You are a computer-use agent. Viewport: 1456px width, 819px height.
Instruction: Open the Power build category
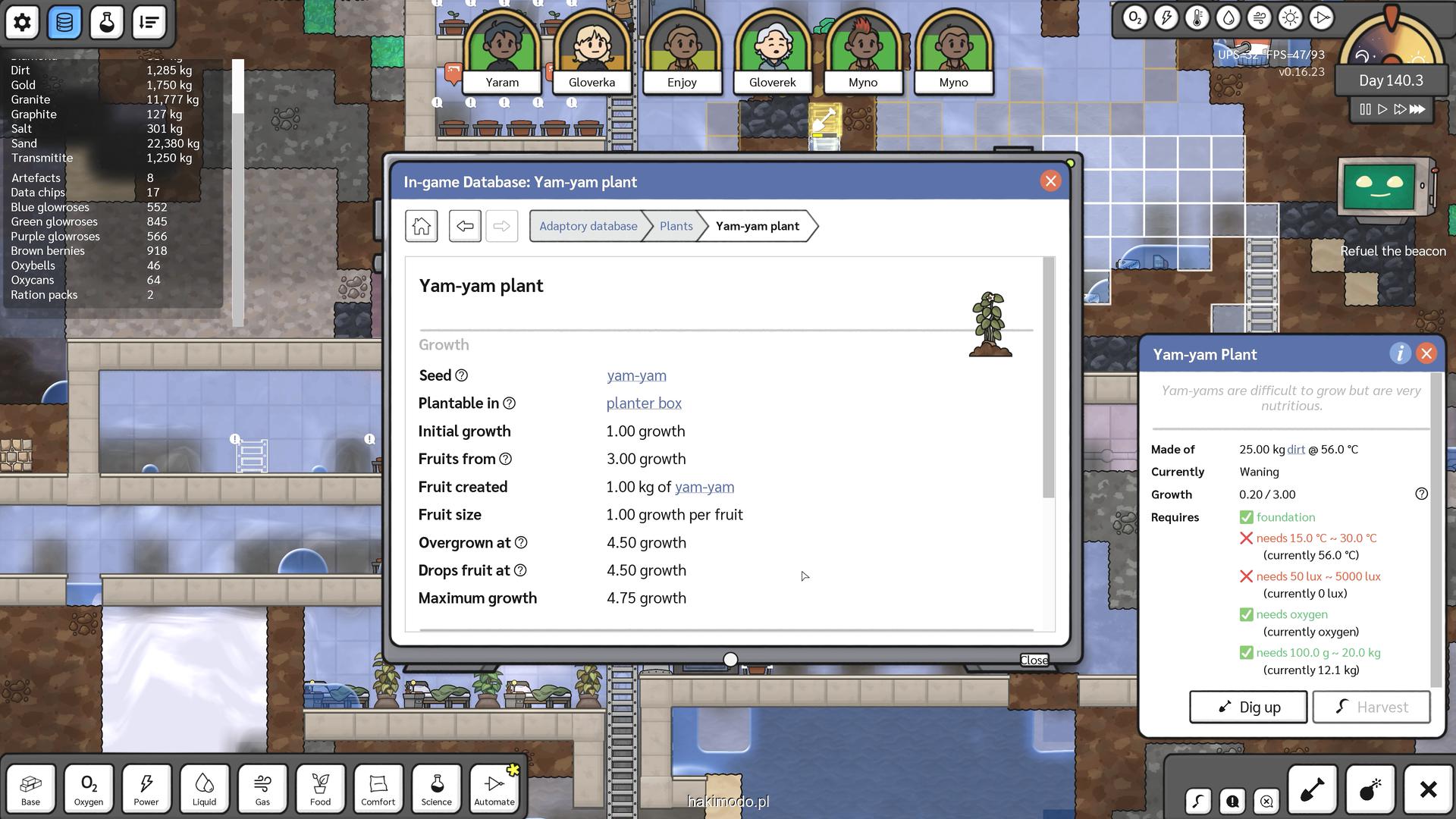pyautogui.click(x=146, y=788)
